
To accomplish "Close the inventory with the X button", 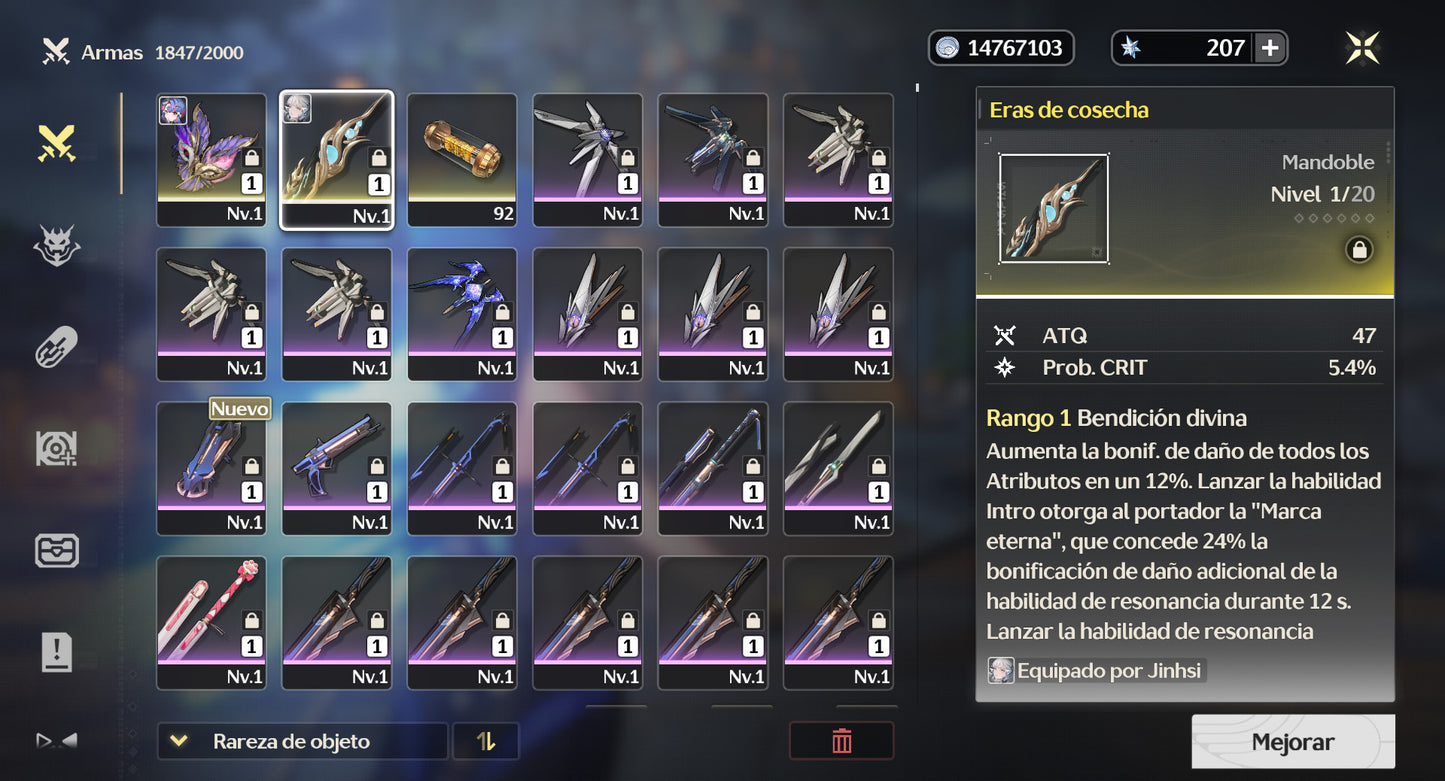I will point(1362,48).
